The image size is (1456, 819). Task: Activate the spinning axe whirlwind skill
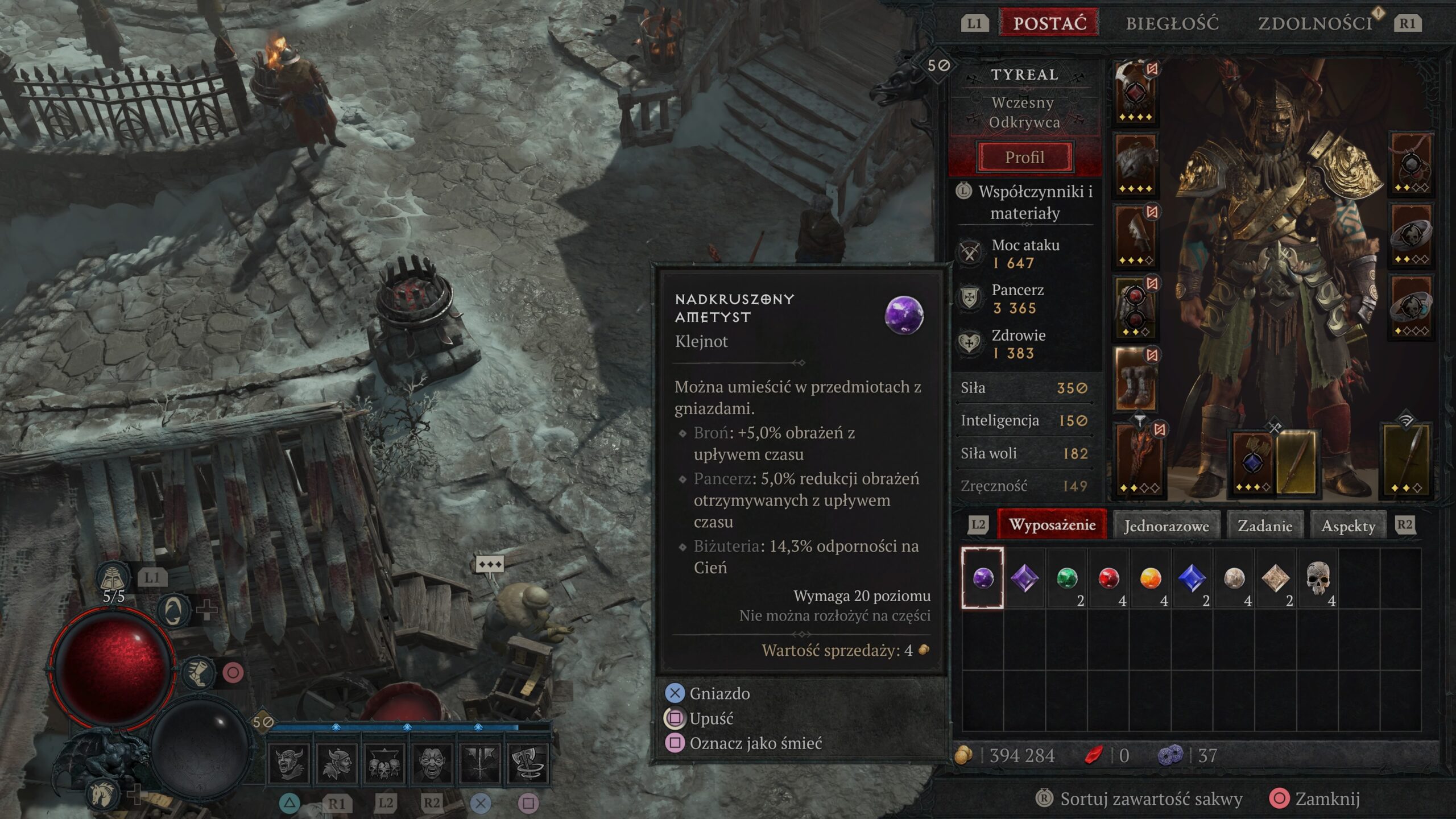point(528,763)
